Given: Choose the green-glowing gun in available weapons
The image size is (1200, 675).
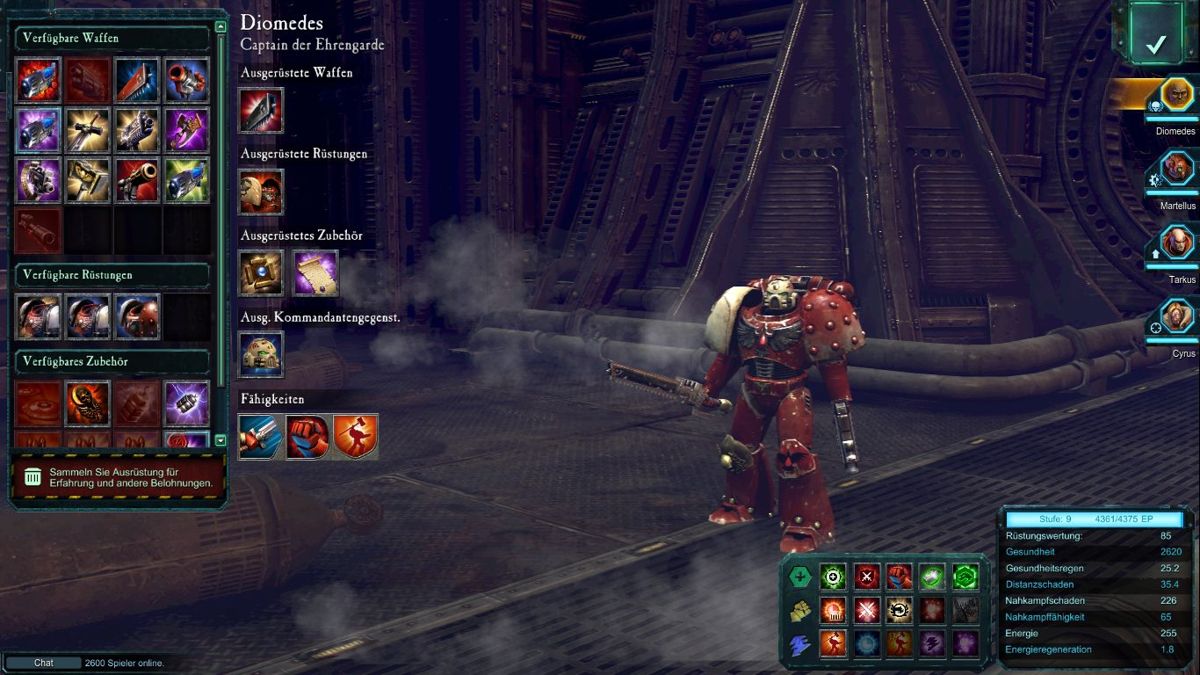Looking at the screenshot, I should tap(187, 180).
